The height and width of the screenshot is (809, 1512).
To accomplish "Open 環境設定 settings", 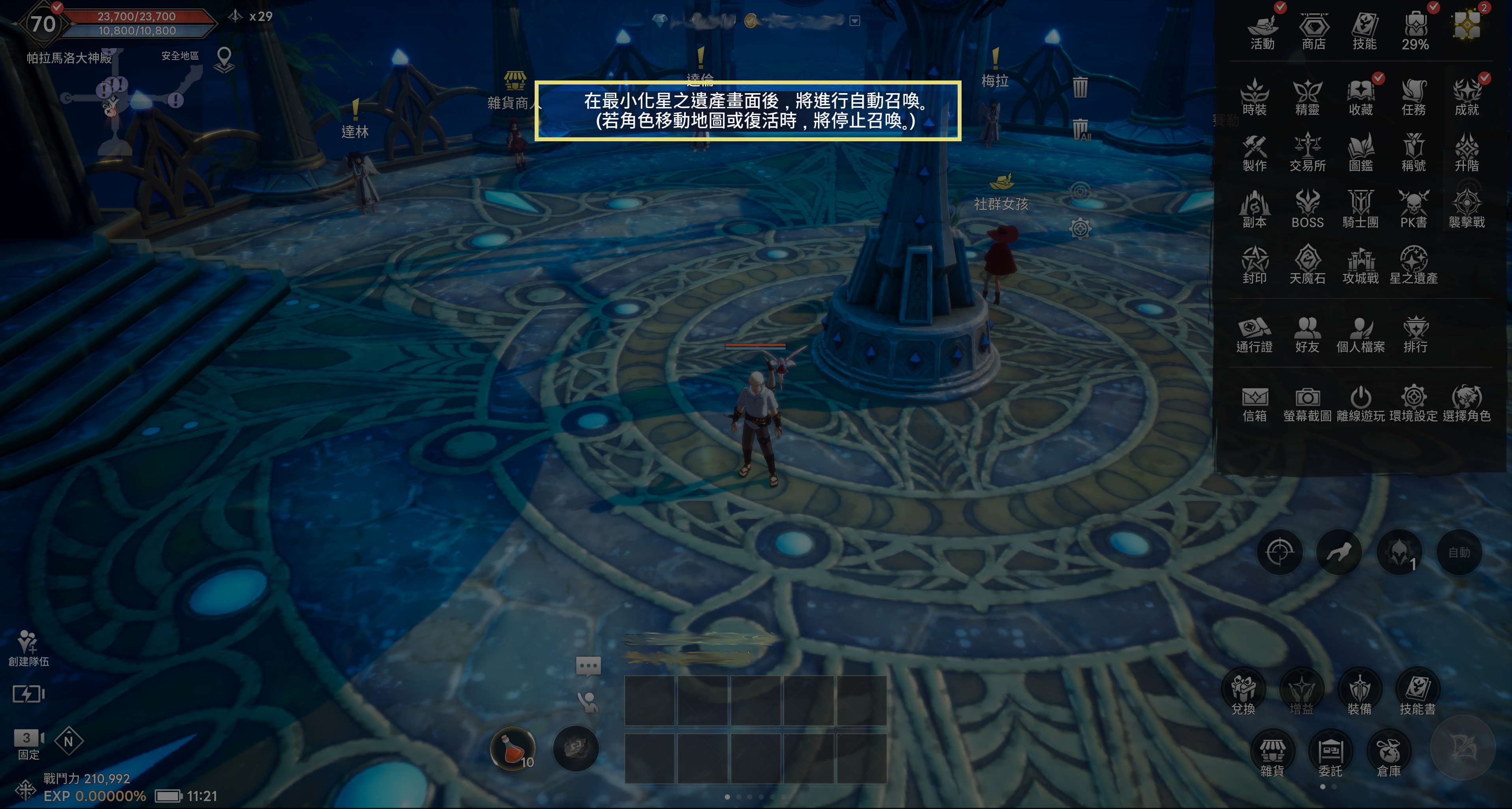I will tap(1413, 403).
